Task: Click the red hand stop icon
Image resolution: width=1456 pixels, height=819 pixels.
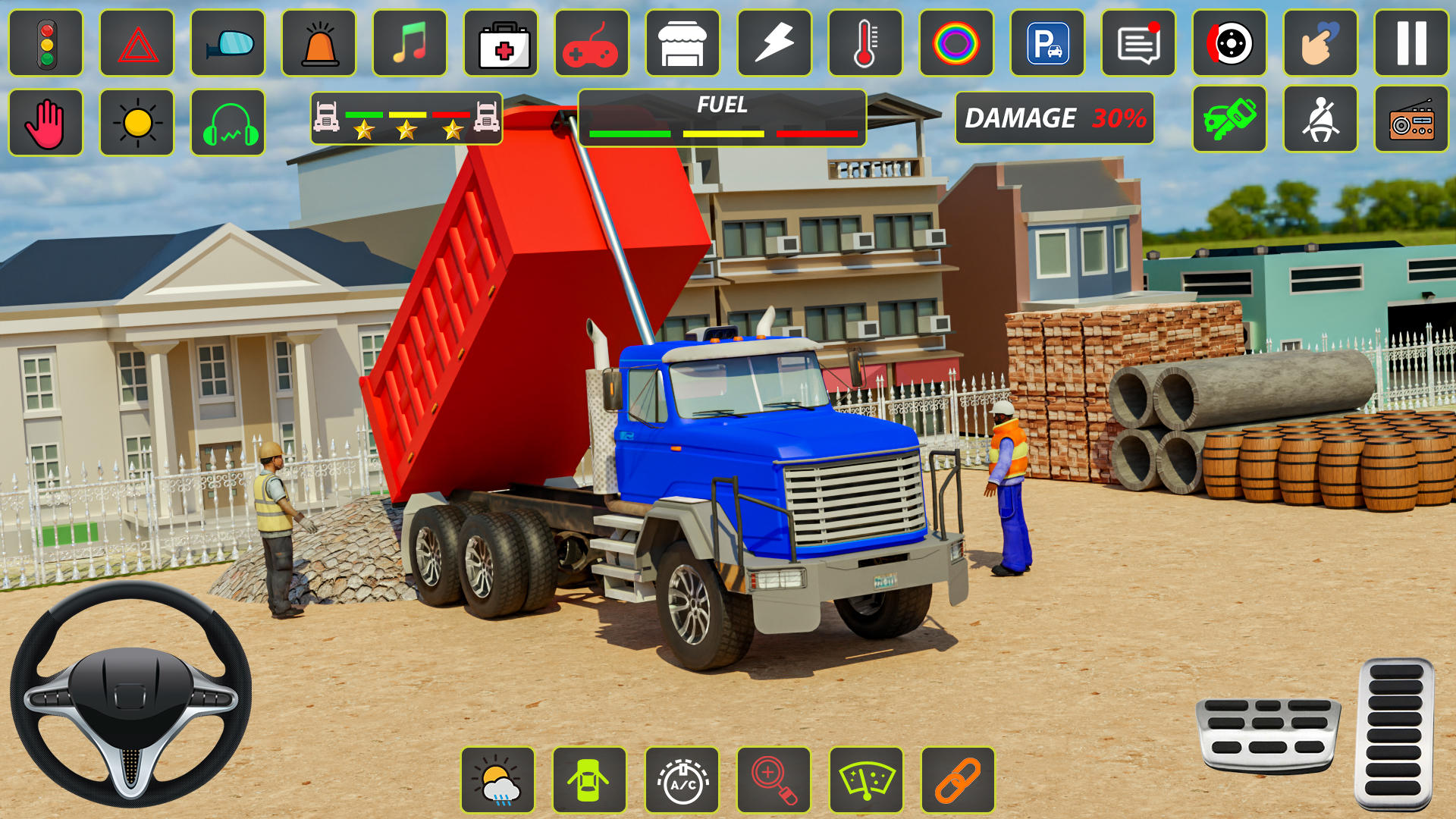Action: coord(46,123)
